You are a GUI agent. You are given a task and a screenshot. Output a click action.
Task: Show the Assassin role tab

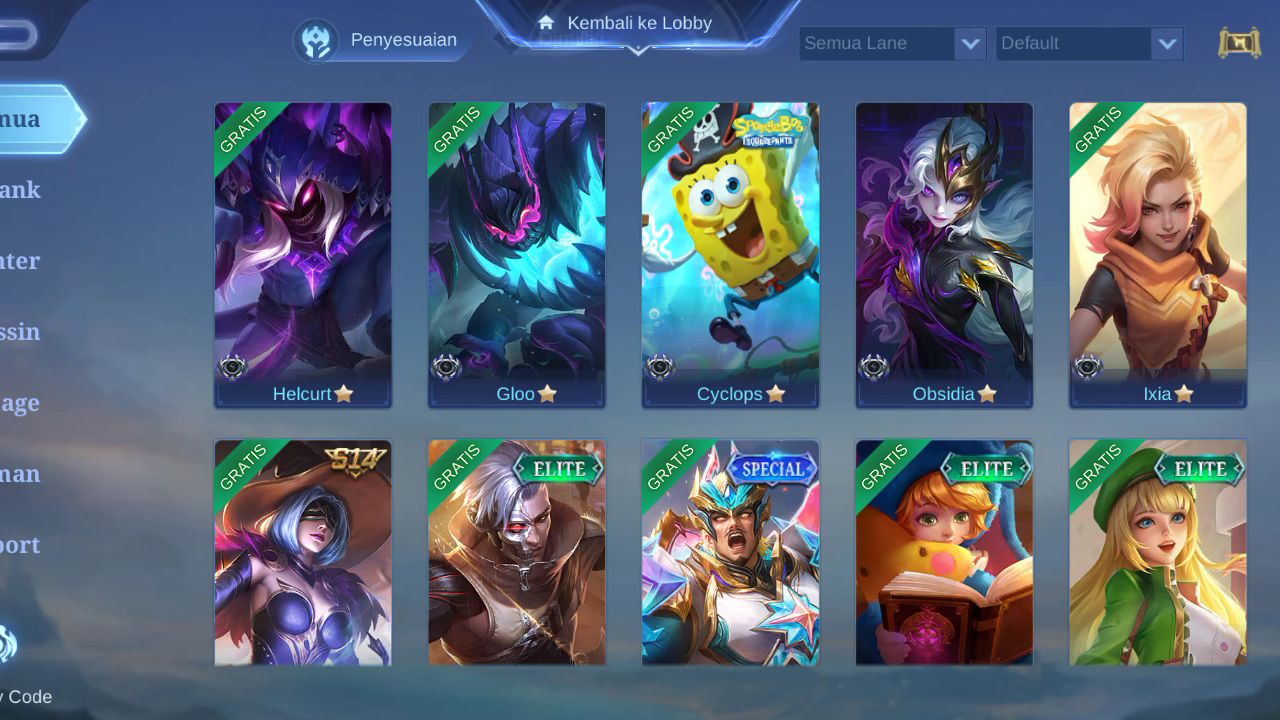pos(22,332)
